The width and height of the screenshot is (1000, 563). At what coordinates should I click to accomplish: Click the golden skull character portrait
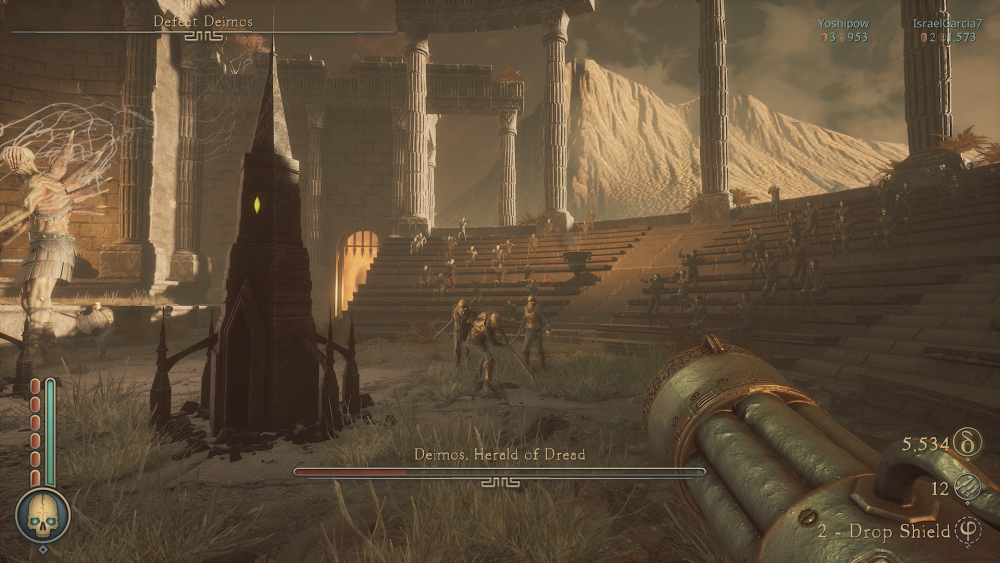point(42,514)
